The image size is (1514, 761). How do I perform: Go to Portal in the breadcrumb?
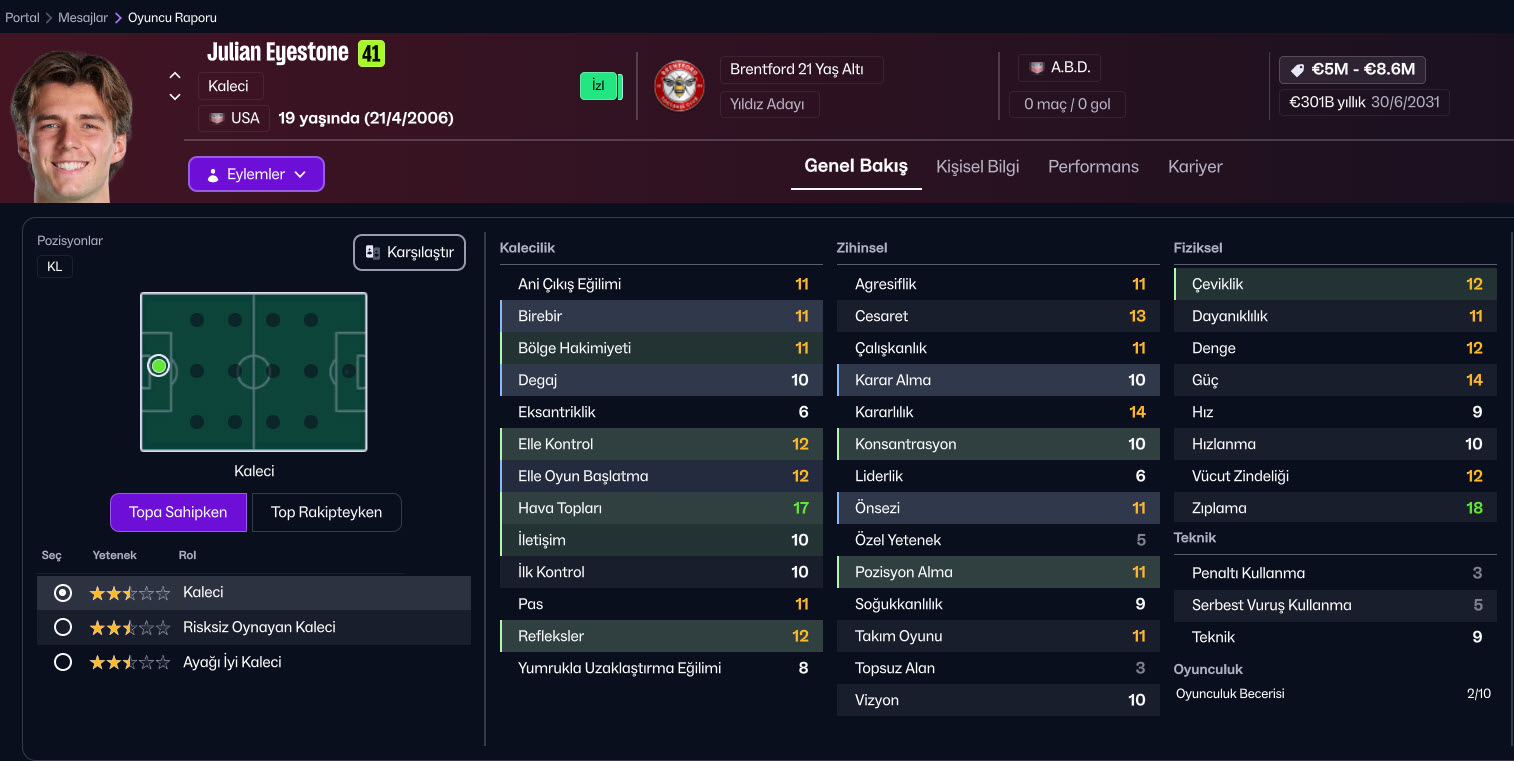22,18
